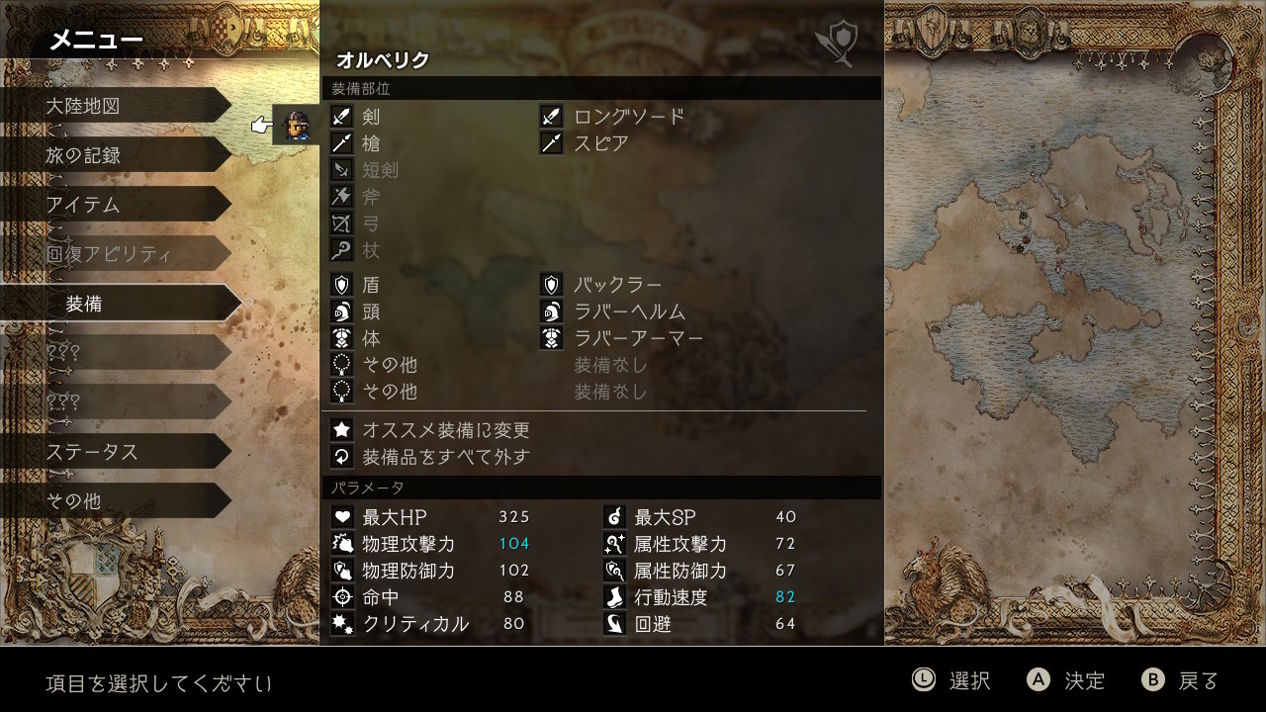Image resolution: width=1266 pixels, height=712 pixels.
Task: Choose 装備品をすべて外す to unequip all
Action: tap(445, 457)
